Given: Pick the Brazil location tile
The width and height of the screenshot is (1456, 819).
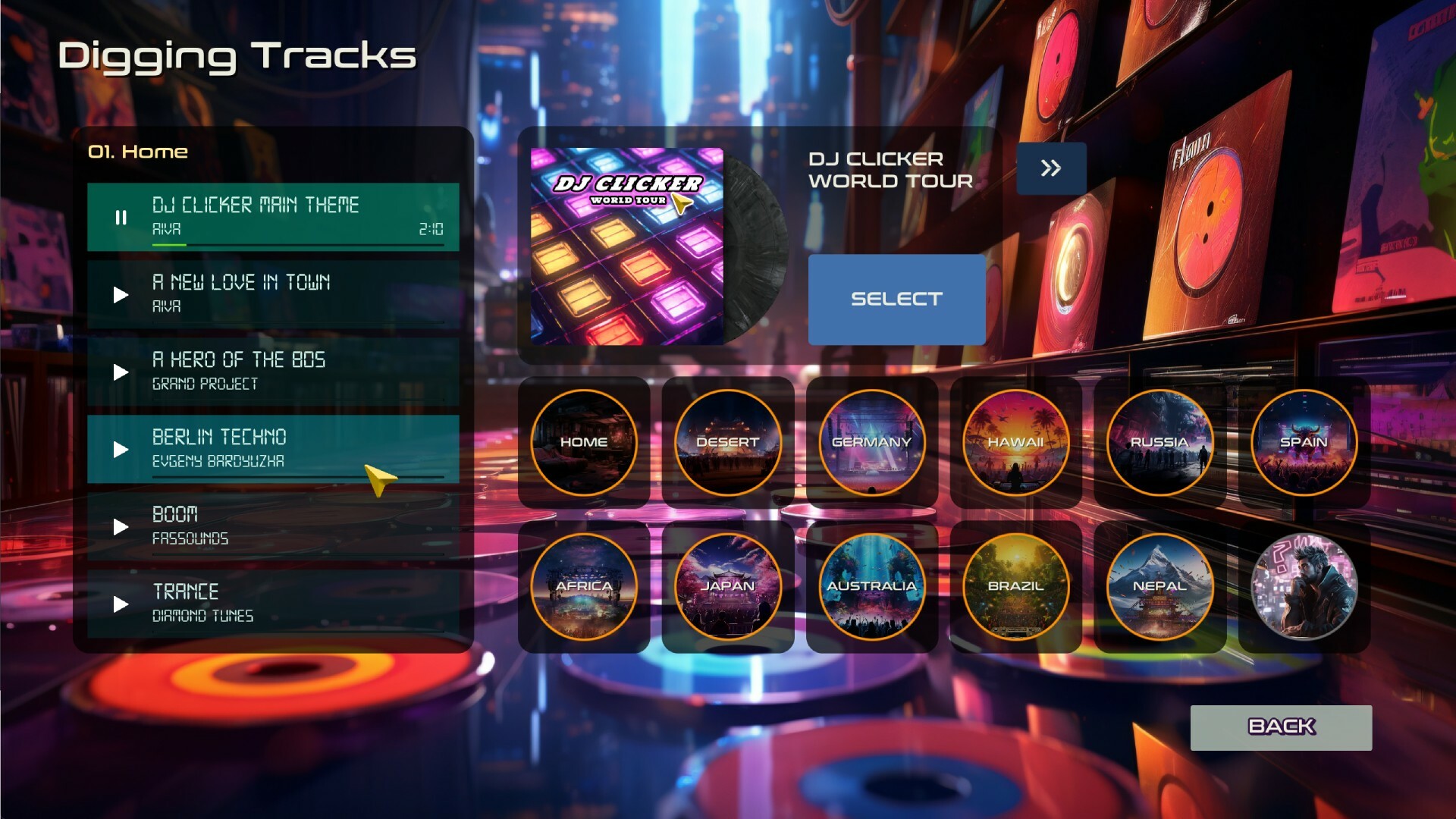Looking at the screenshot, I should coord(1016,587).
